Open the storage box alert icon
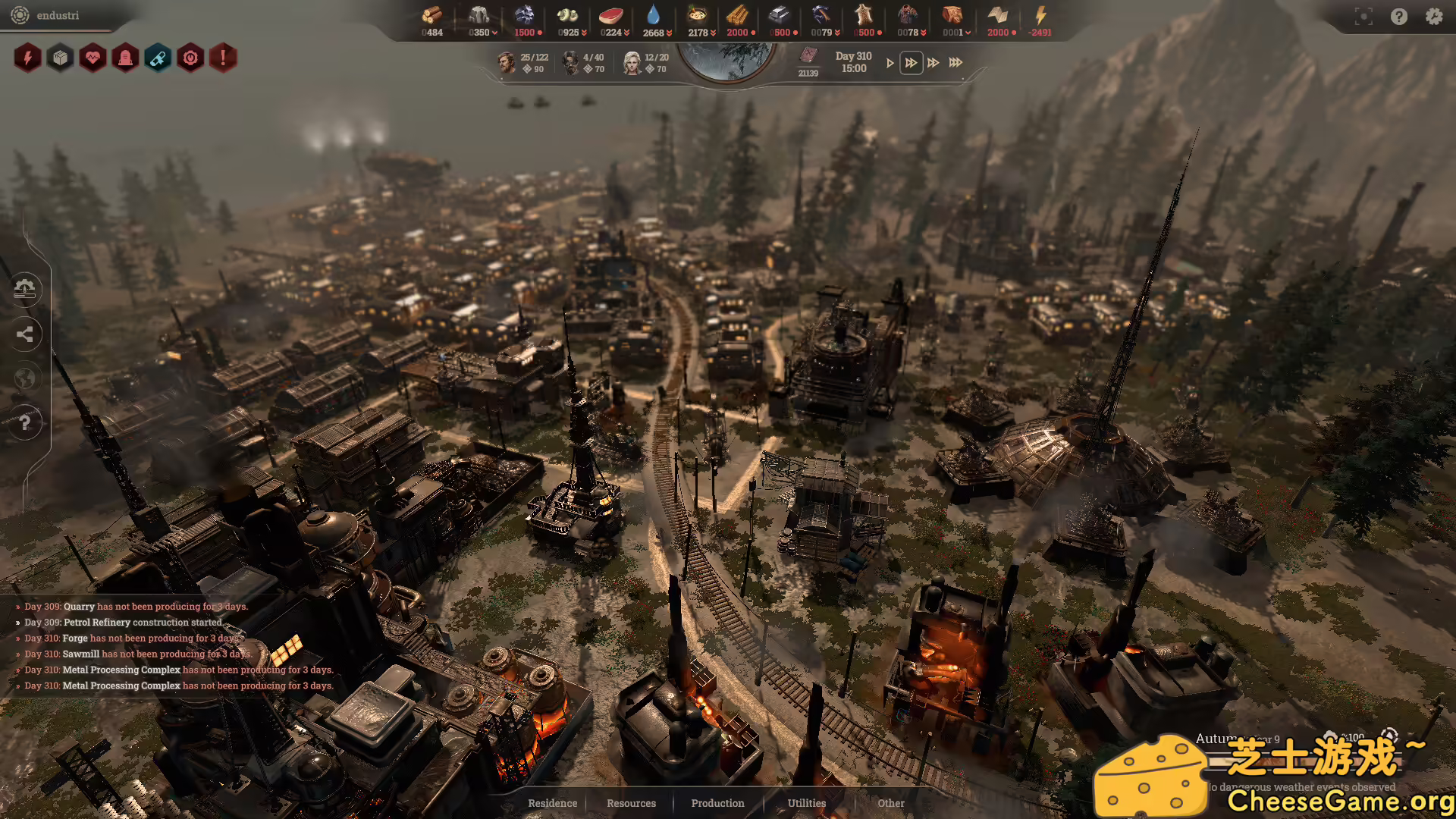 pos(60,58)
